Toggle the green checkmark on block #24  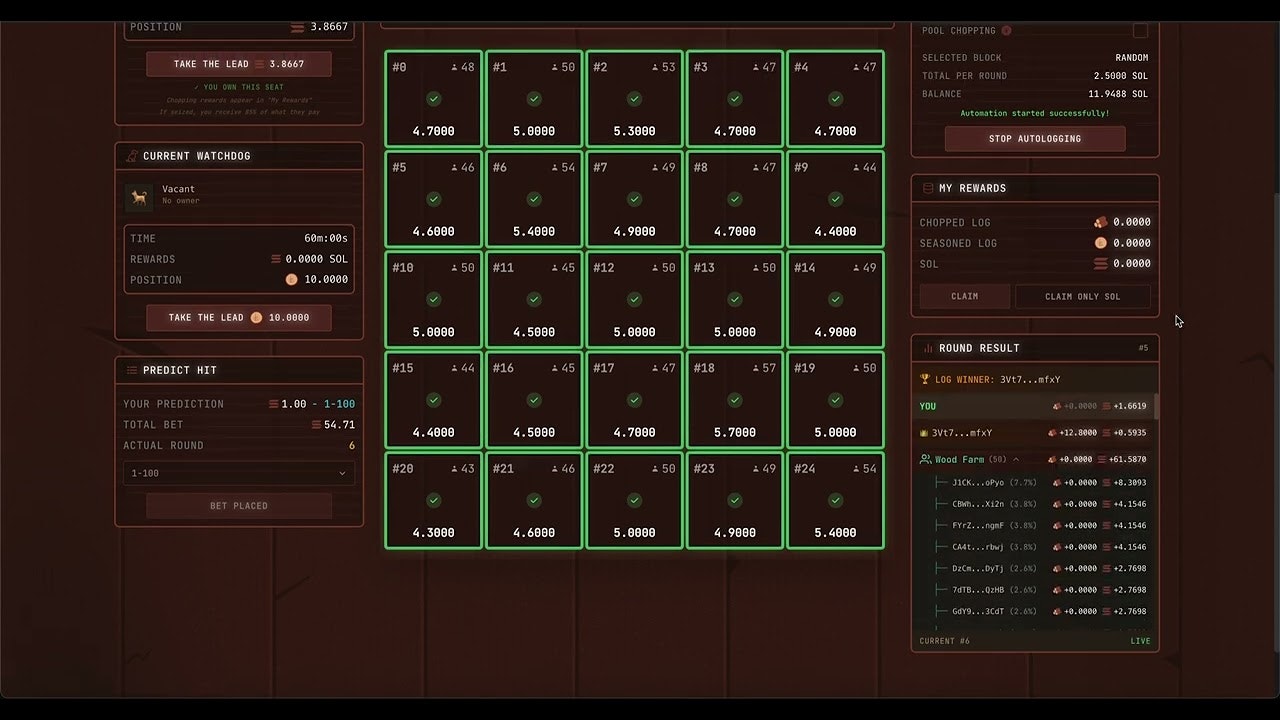pos(835,500)
